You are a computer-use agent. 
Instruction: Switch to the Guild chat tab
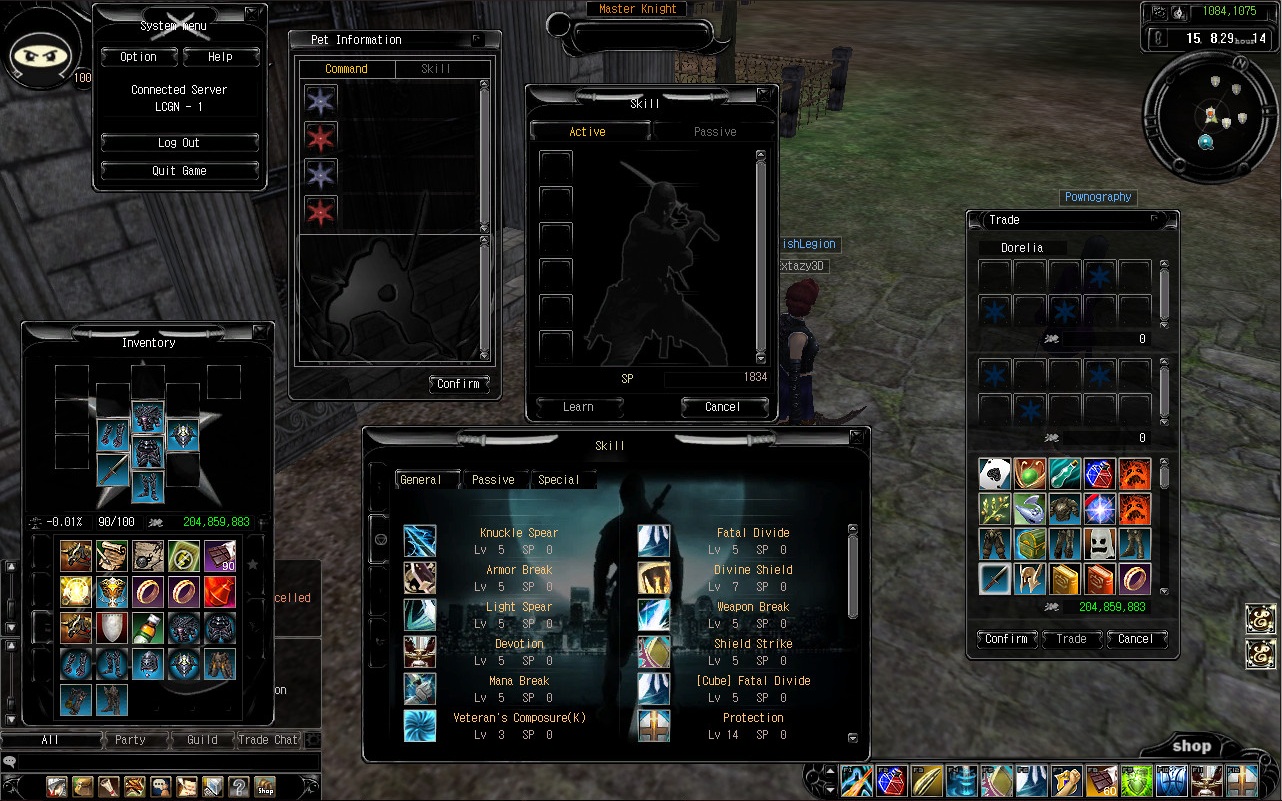tap(202, 740)
